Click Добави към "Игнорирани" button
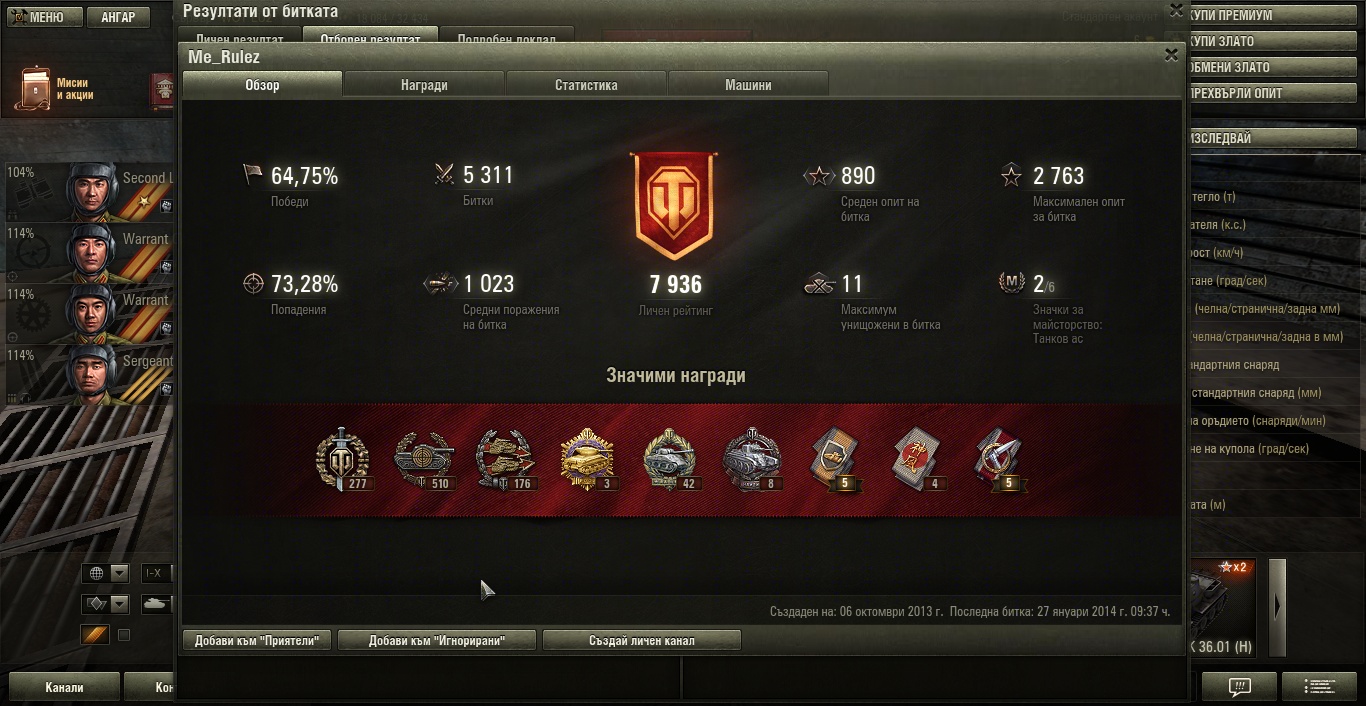This screenshot has height=706, width=1366. tap(436, 640)
